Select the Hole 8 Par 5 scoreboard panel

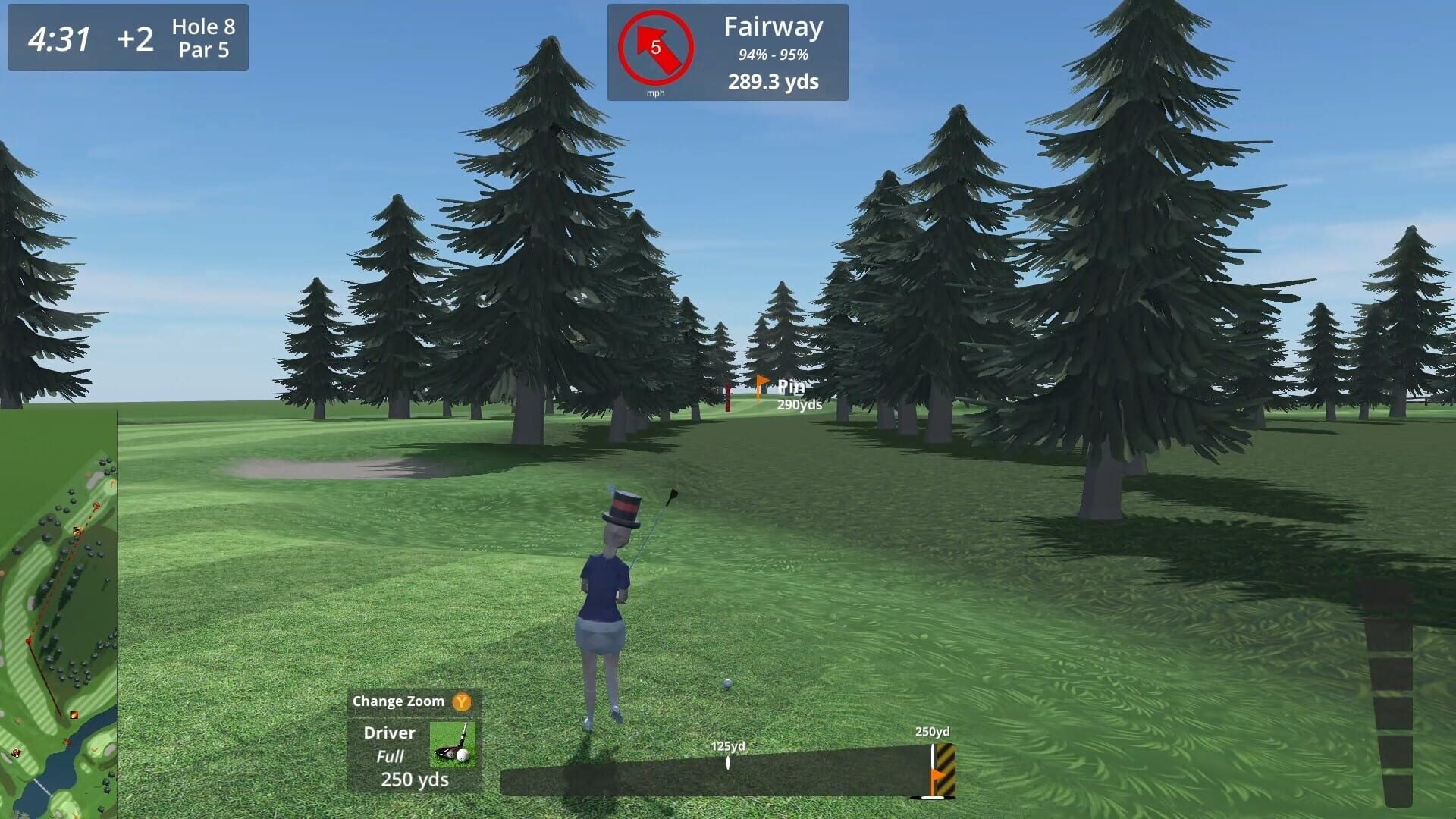click(x=202, y=37)
